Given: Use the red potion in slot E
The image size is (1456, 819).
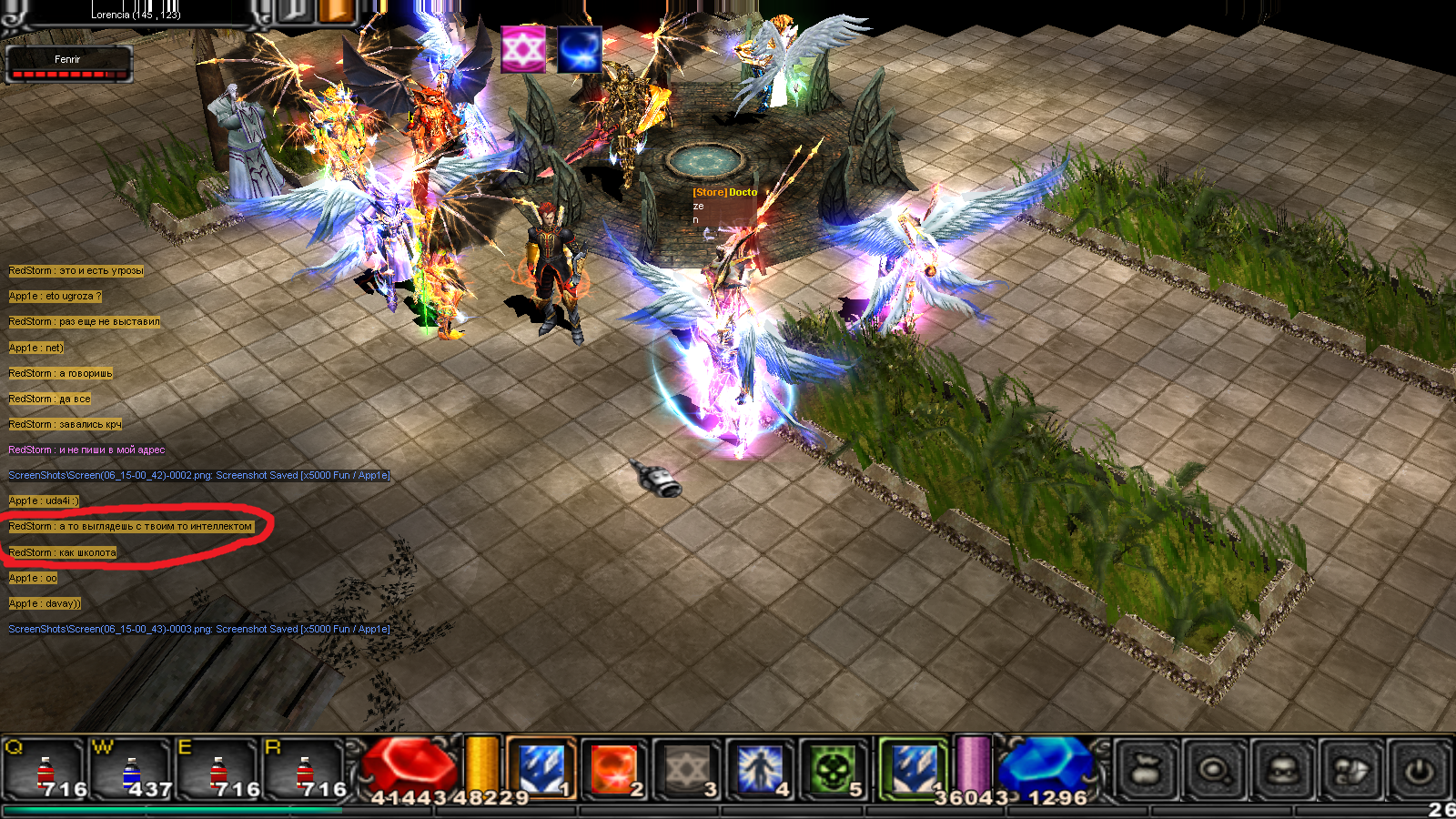Looking at the screenshot, I should pos(218,770).
